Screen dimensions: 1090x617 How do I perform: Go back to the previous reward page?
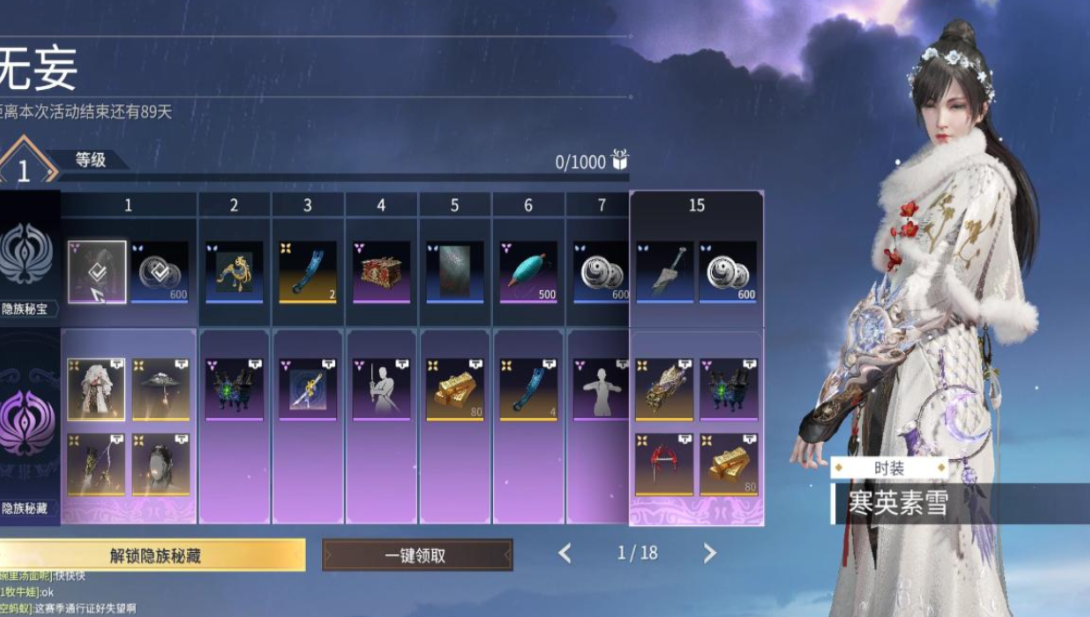(x=565, y=553)
